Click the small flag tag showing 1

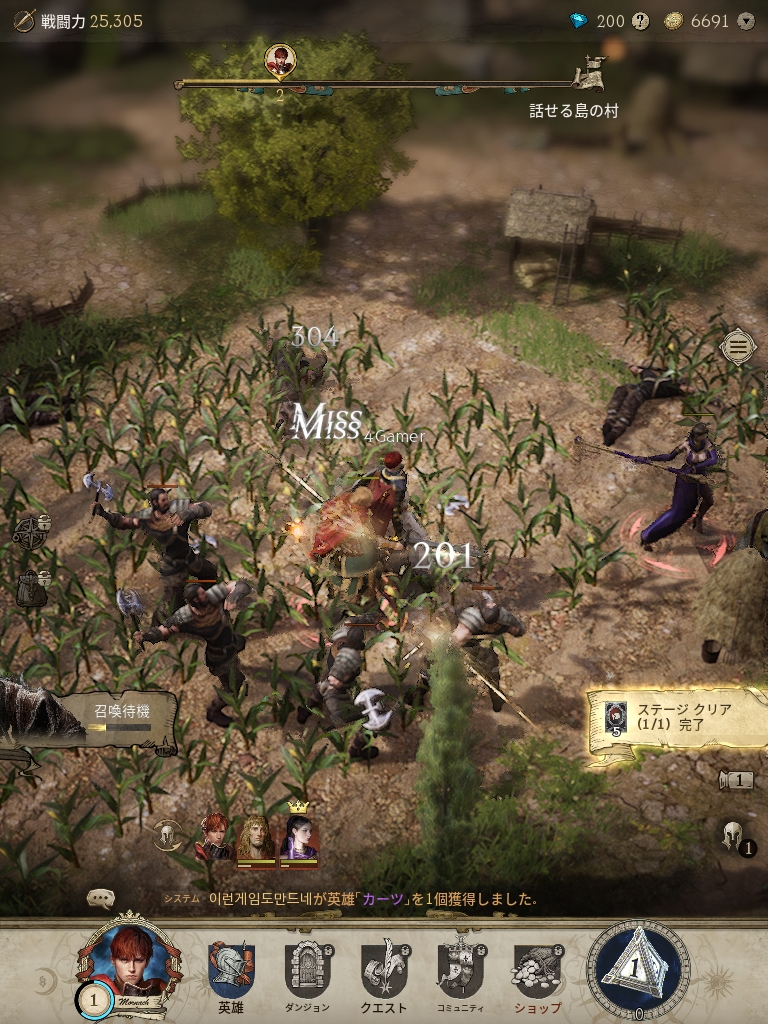(x=736, y=780)
